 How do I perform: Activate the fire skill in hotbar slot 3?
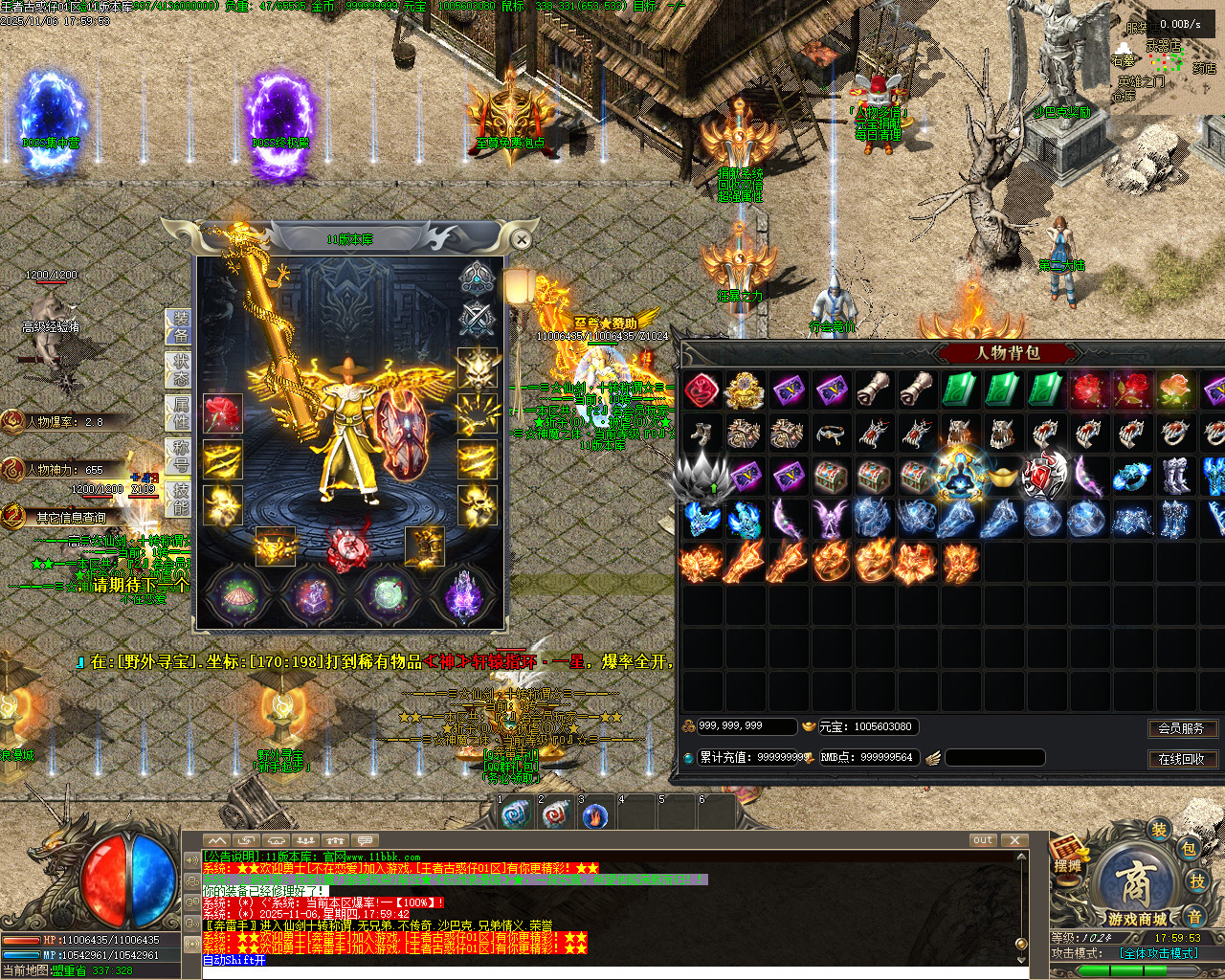[594, 816]
